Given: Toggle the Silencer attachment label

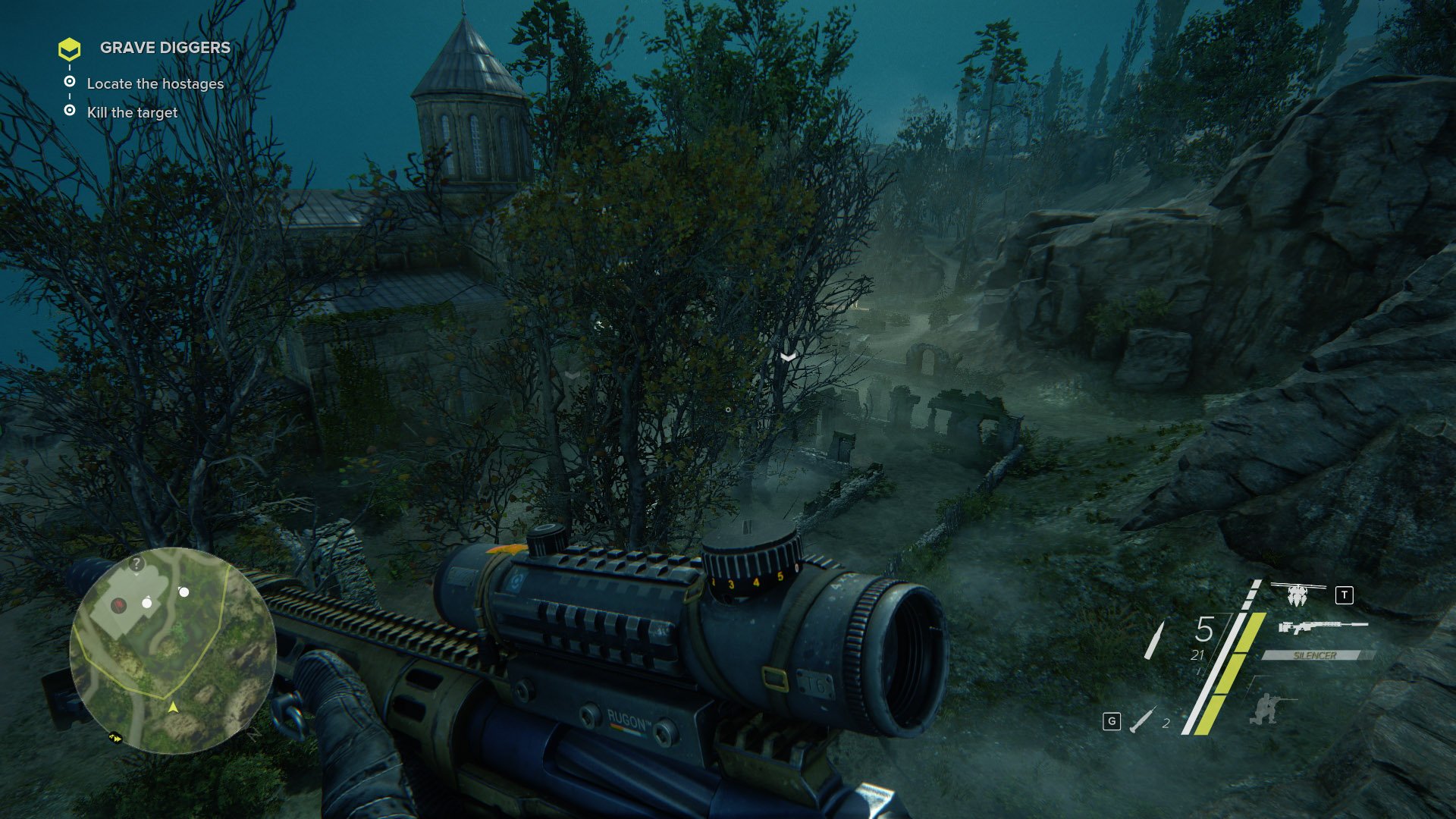Looking at the screenshot, I should (x=1315, y=655).
